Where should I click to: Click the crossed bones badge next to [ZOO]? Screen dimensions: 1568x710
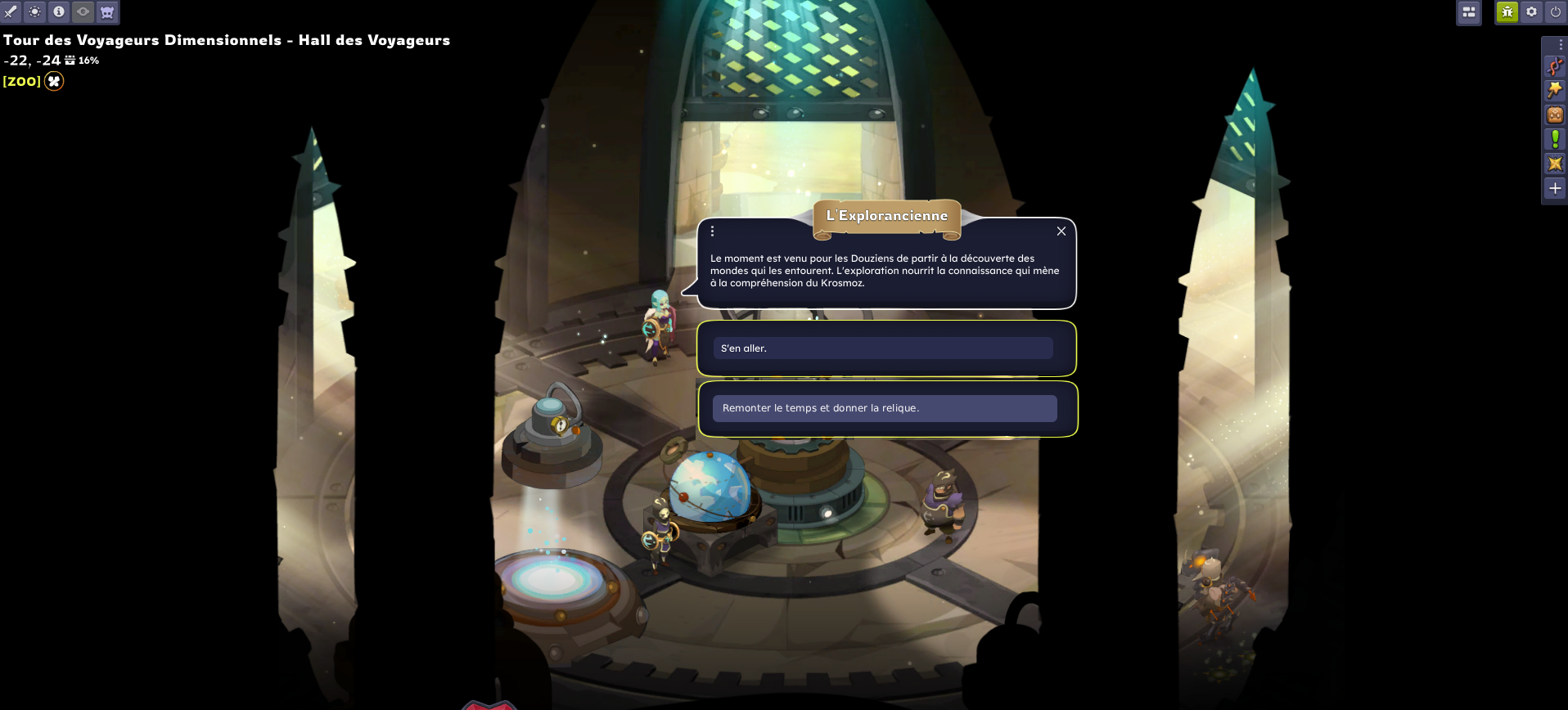[x=54, y=81]
